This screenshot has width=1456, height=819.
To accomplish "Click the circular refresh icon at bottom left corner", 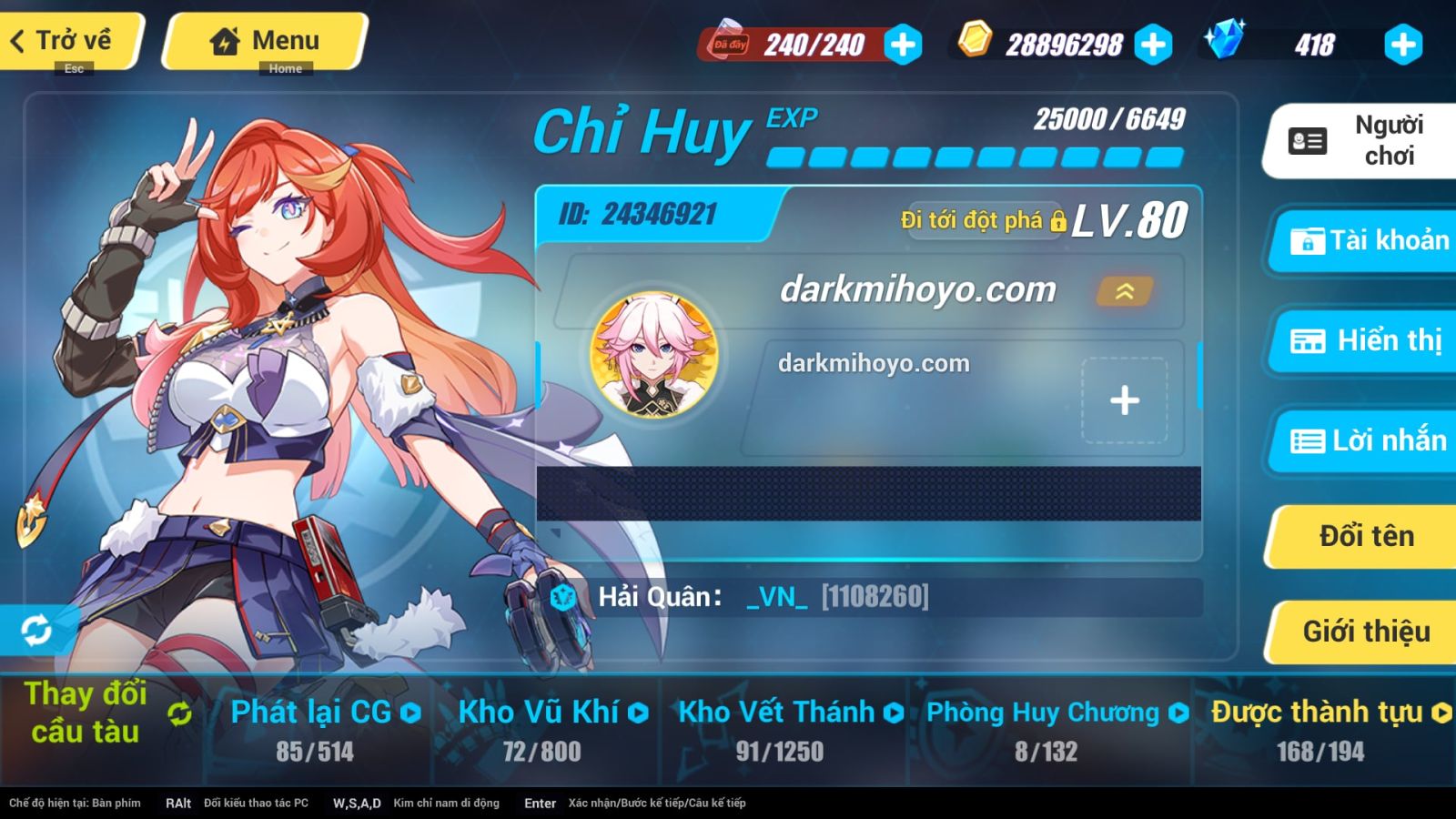I will [x=35, y=629].
